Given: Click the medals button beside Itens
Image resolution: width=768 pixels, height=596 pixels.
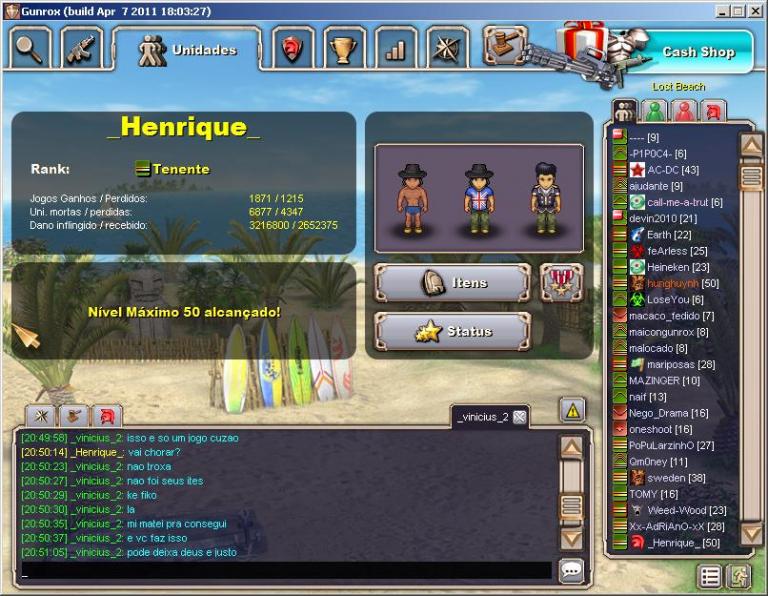Looking at the screenshot, I should pyautogui.click(x=561, y=282).
